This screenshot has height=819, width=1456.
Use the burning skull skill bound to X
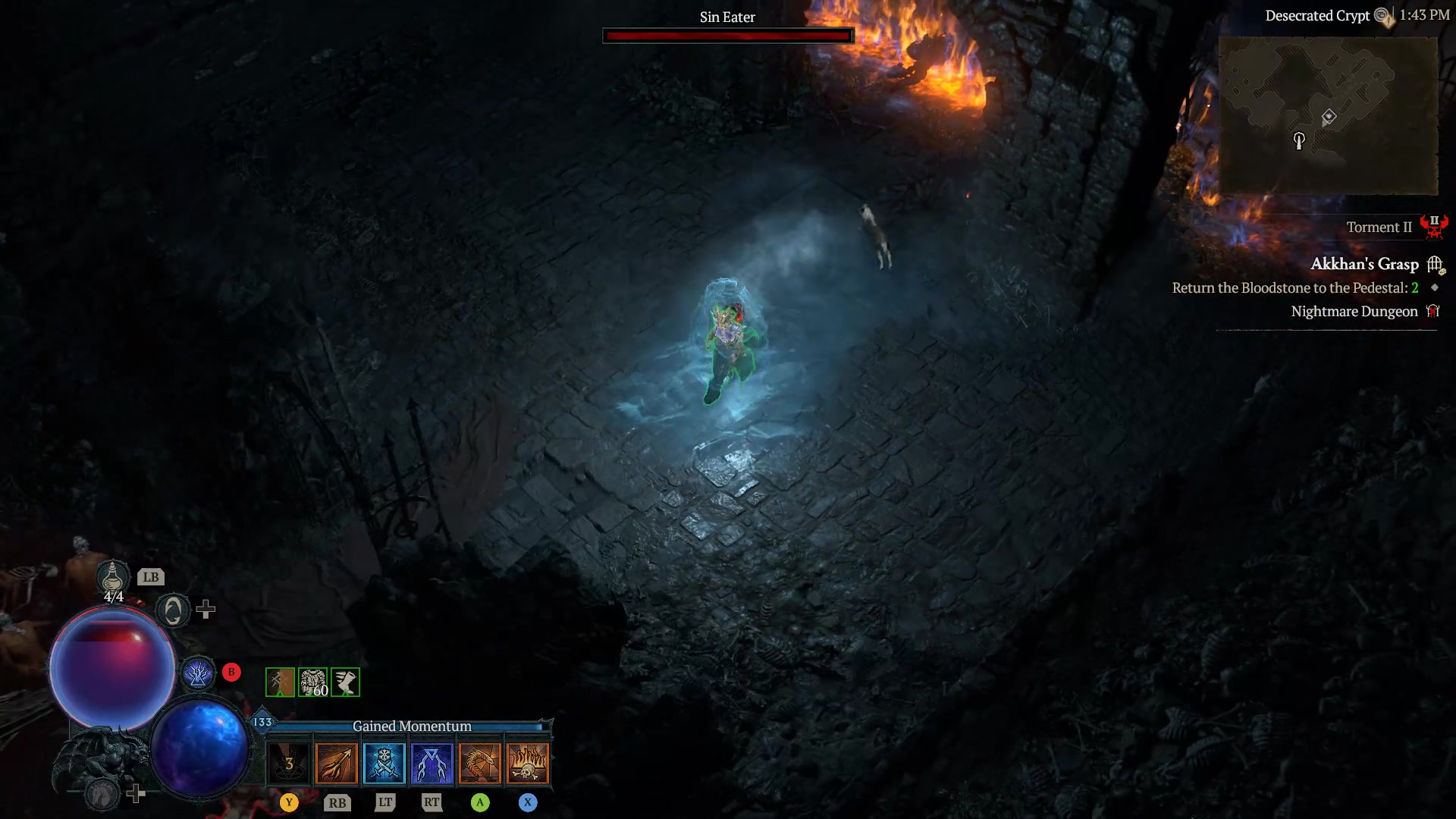click(528, 763)
